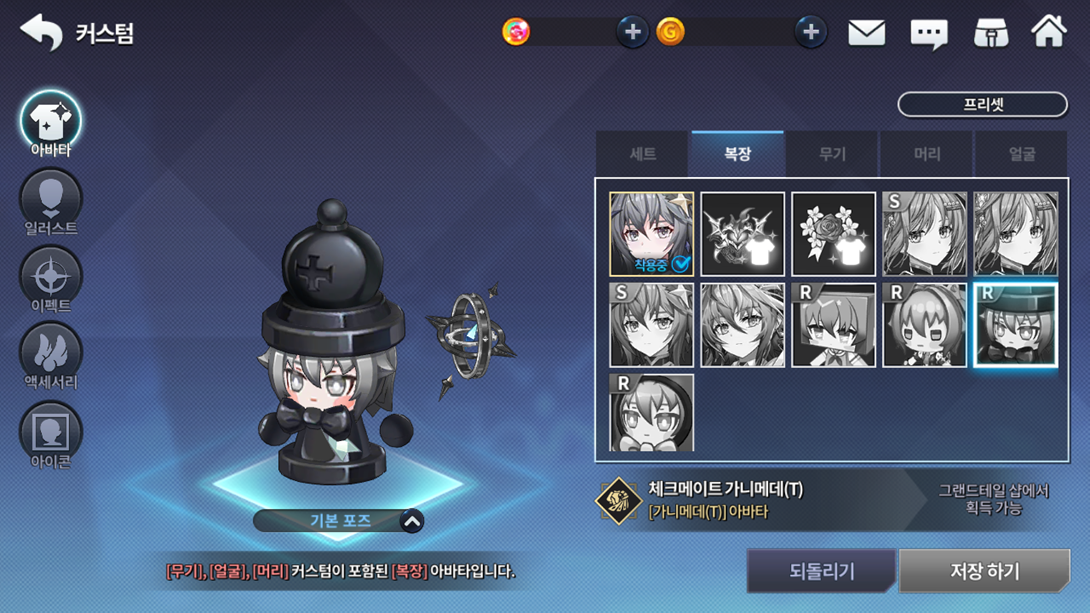The width and height of the screenshot is (1090, 613).
Task: Open the shop storefront icon
Action: 990,33
